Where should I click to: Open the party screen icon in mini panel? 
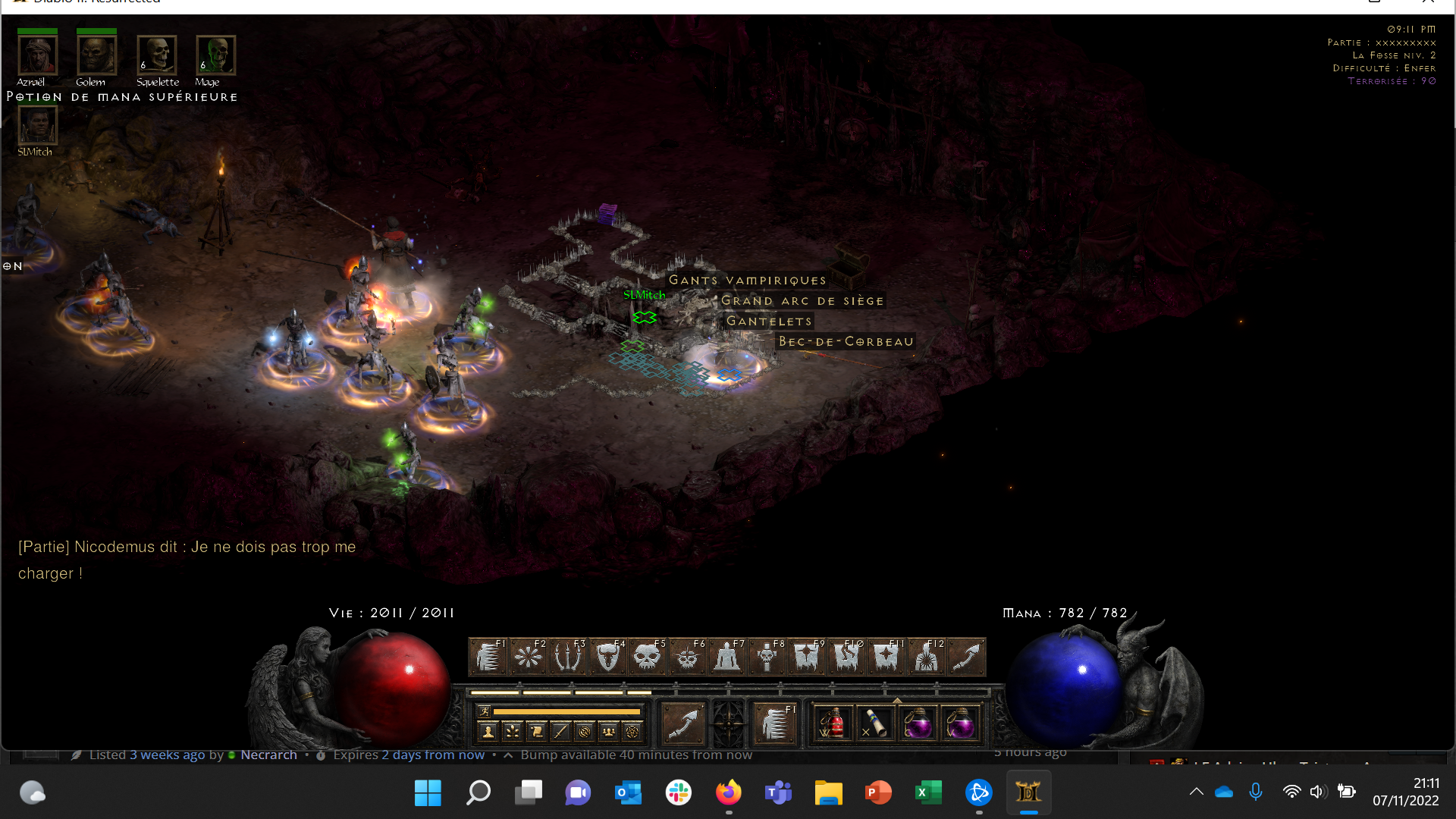[x=607, y=733]
